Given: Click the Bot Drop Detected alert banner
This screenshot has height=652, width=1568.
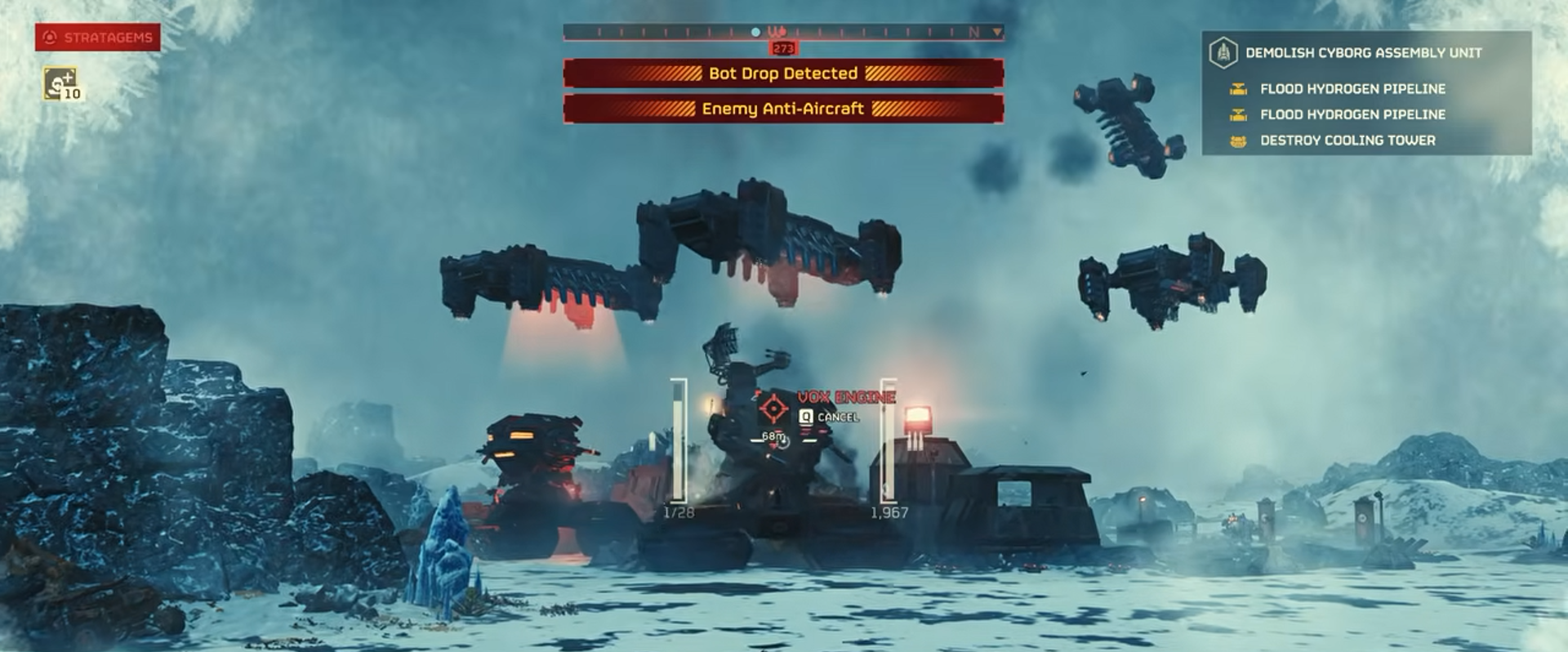Looking at the screenshot, I should pos(782,74).
